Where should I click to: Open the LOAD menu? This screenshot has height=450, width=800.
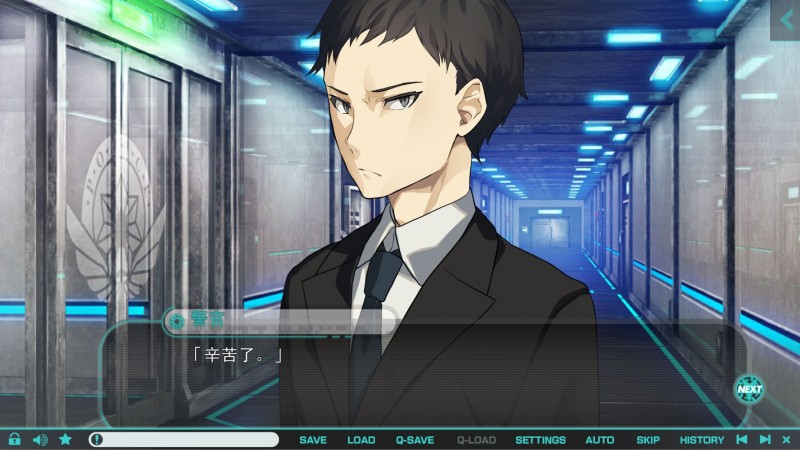pos(361,440)
